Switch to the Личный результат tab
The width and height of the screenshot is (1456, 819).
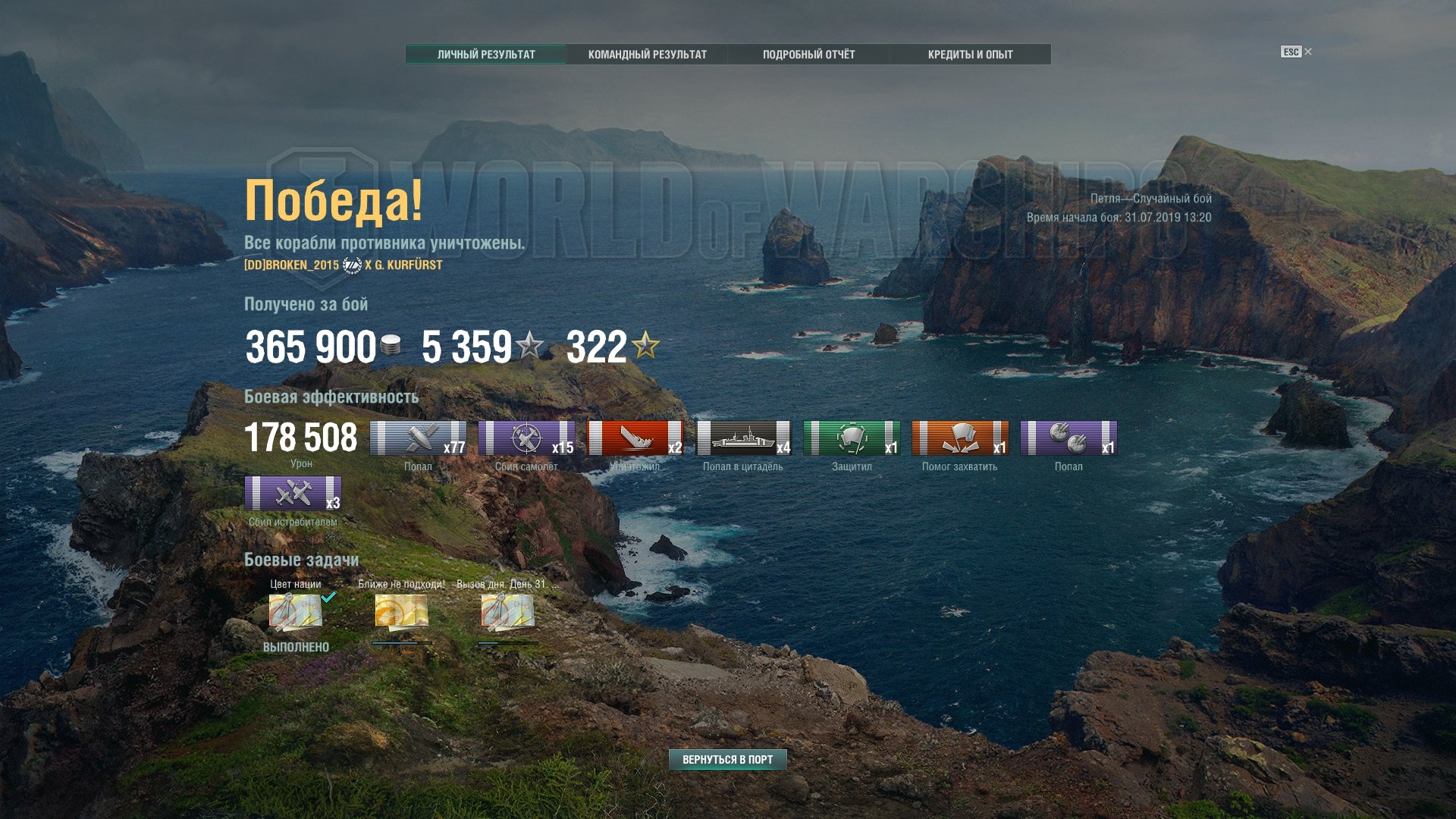point(486,55)
